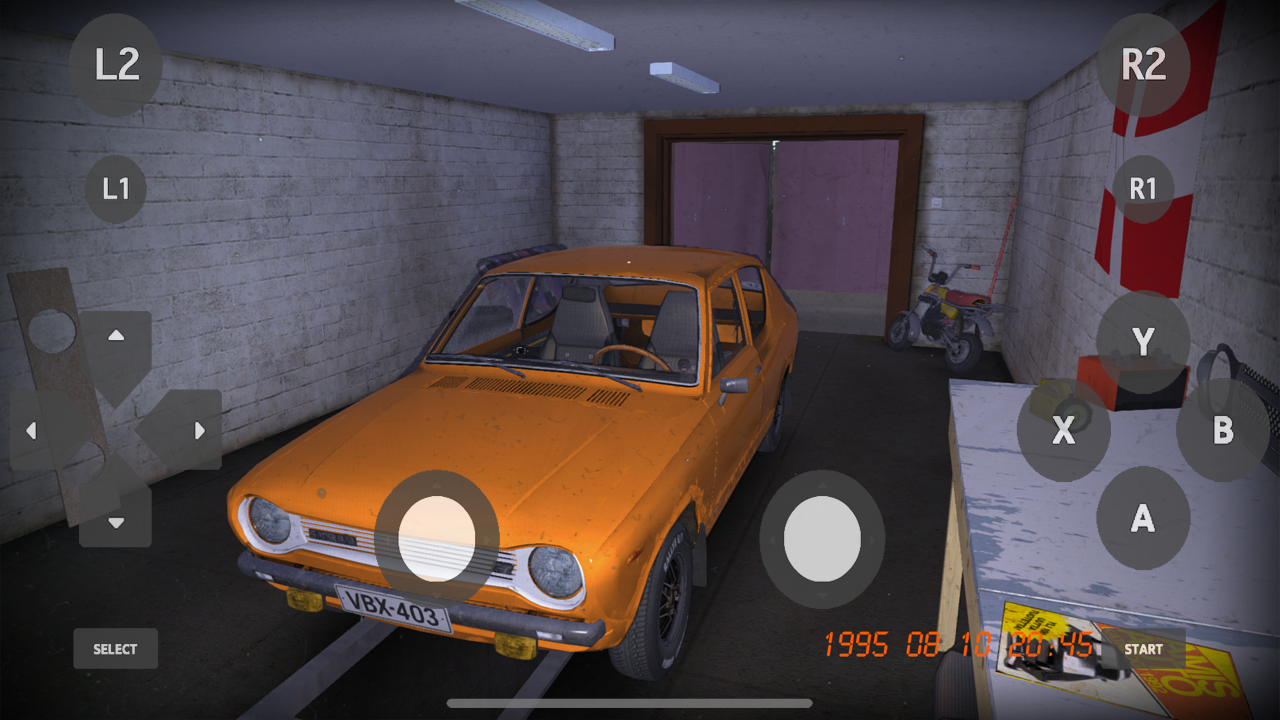Tap the down arrow on the D-pad
1280x720 pixels.
click(x=114, y=522)
